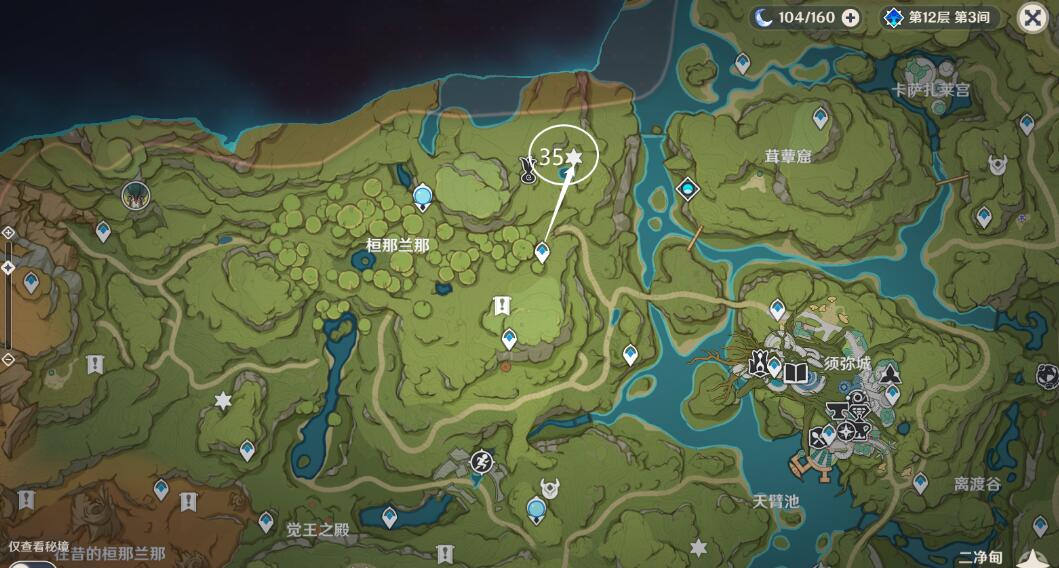Select the boss portrait marker on the map
Screen dimensions: 1059x568
point(133,195)
